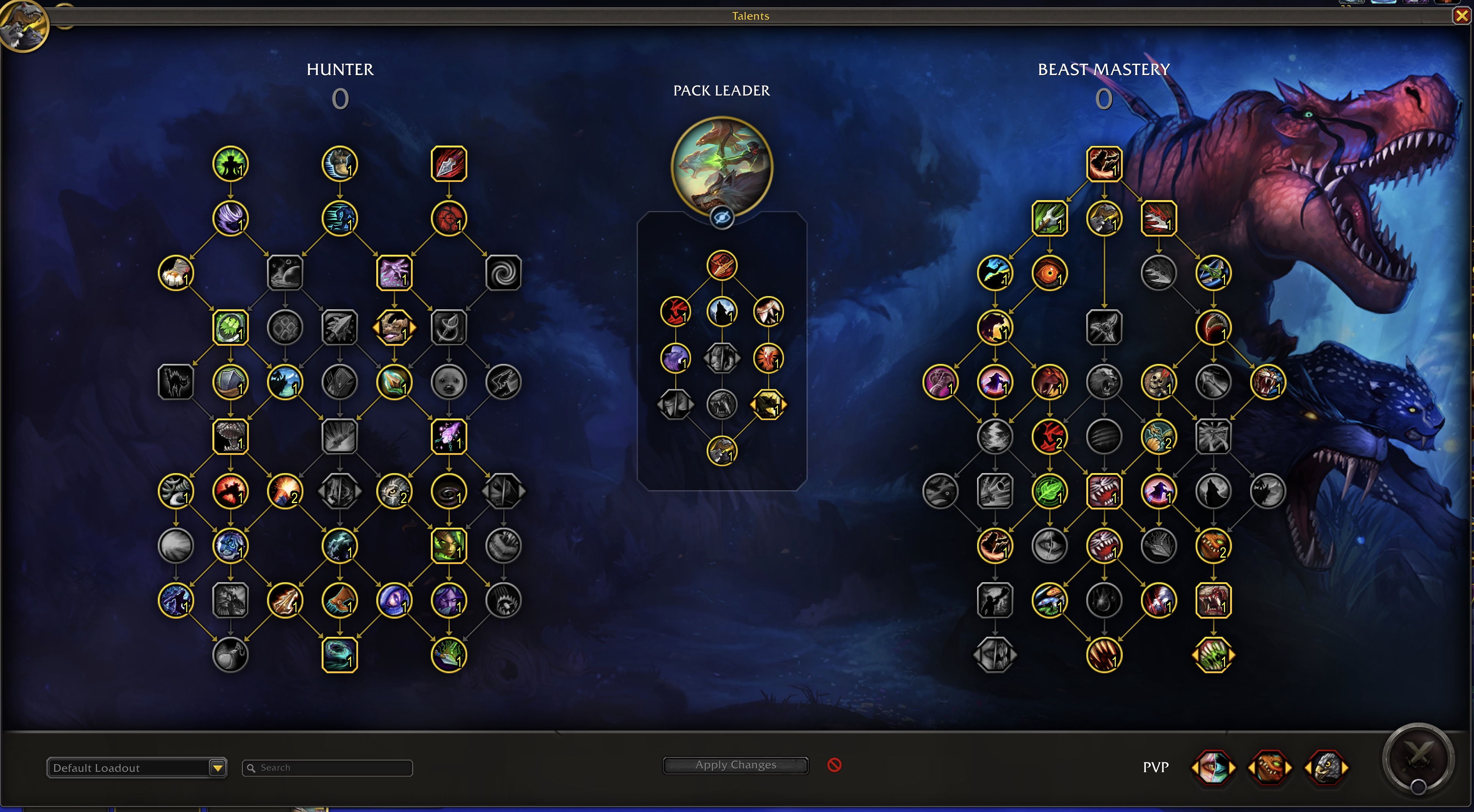This screenshot has width=1474, height=812.
Task: Select the orange eye Beast Mastery talent
Action: [1050, 273]
